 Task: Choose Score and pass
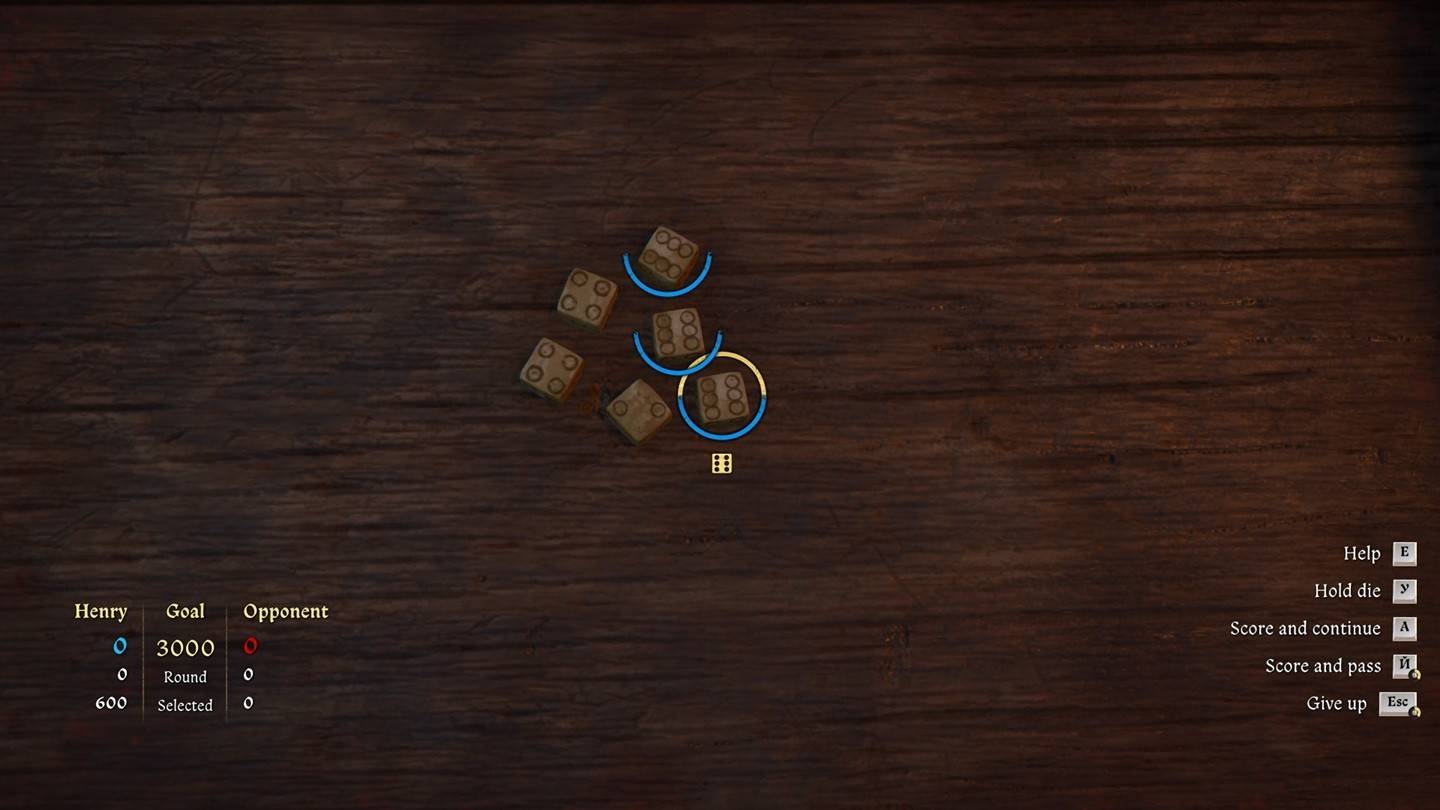pyautogui.click(x=1322, y=665)
